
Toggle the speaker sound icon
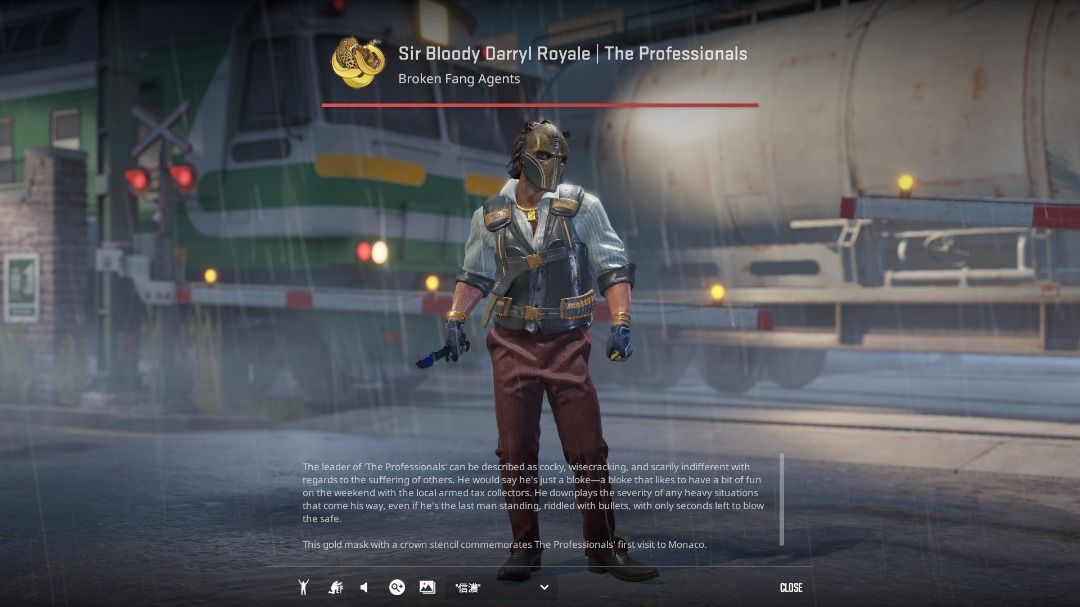pos(364,587)
